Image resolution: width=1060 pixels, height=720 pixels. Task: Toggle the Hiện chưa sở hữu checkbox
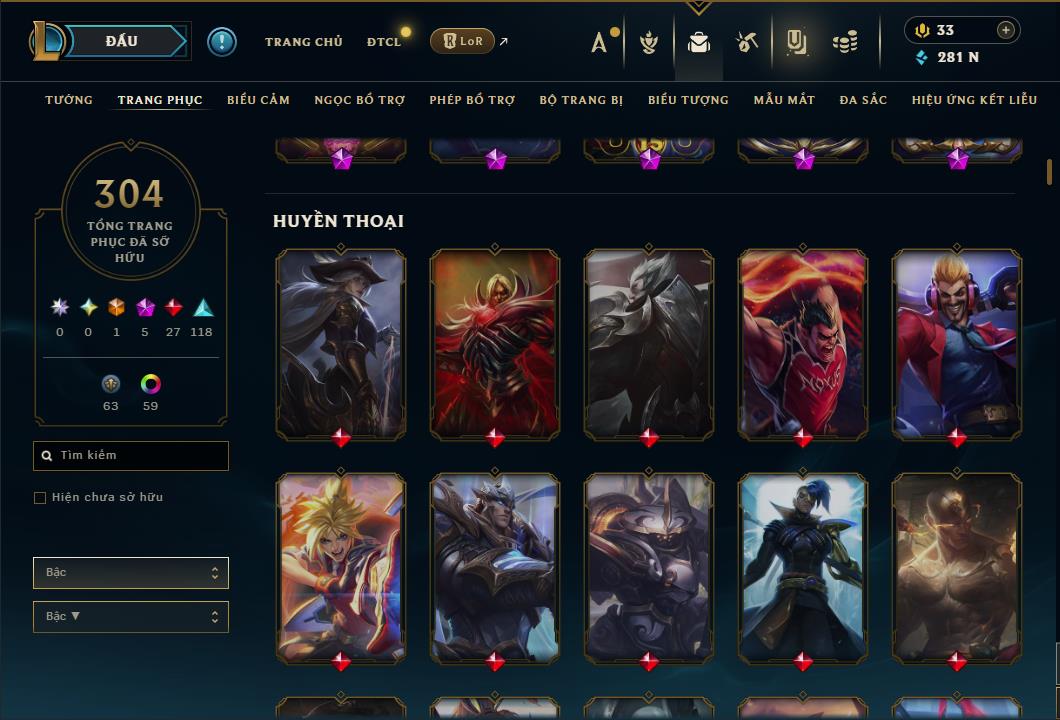(x=40, y=498)
